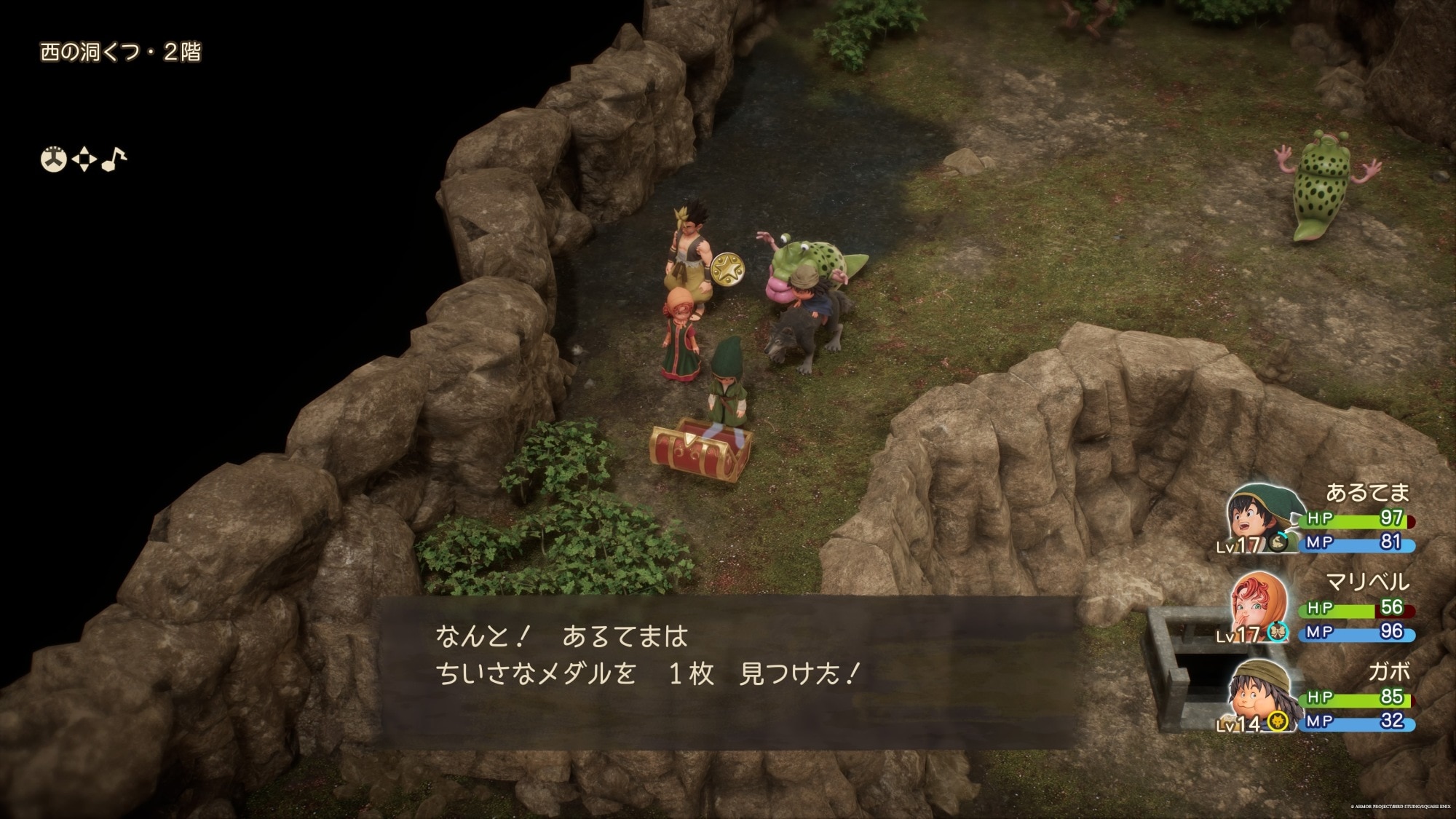Click the four-direction arrows status icon

point(84,159)
